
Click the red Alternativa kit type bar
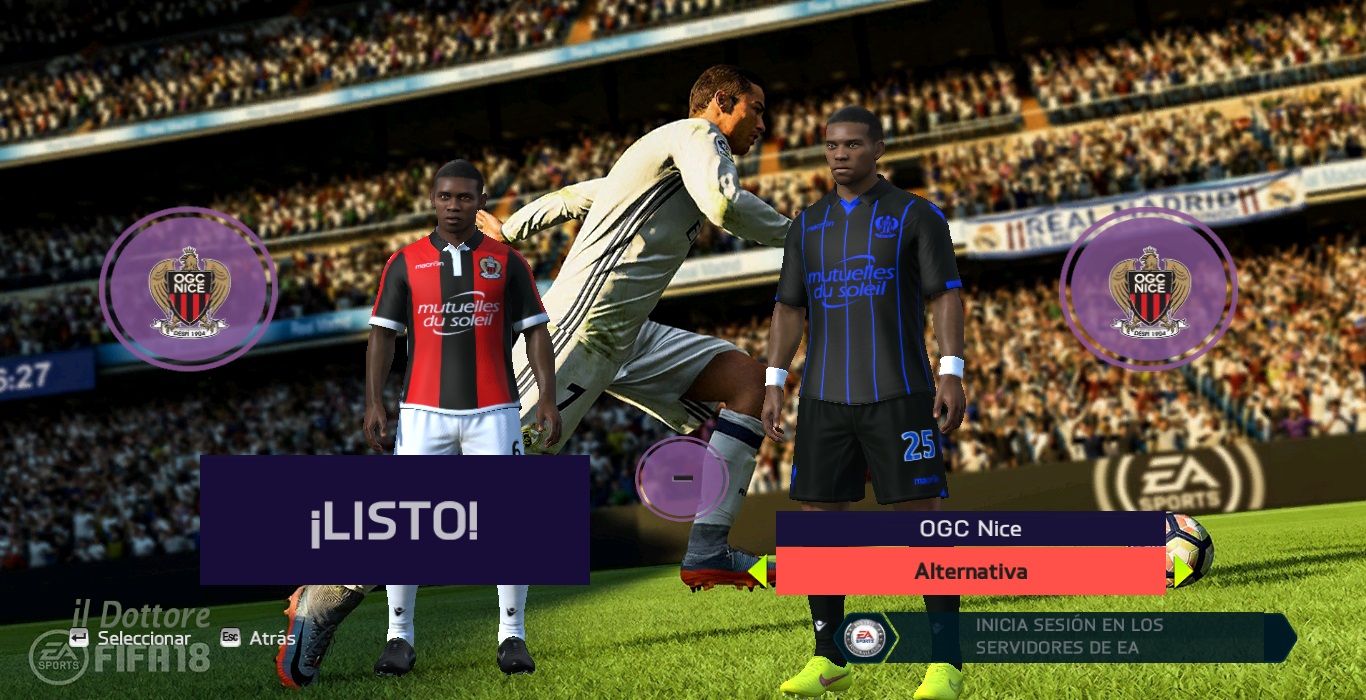[970, 572]
